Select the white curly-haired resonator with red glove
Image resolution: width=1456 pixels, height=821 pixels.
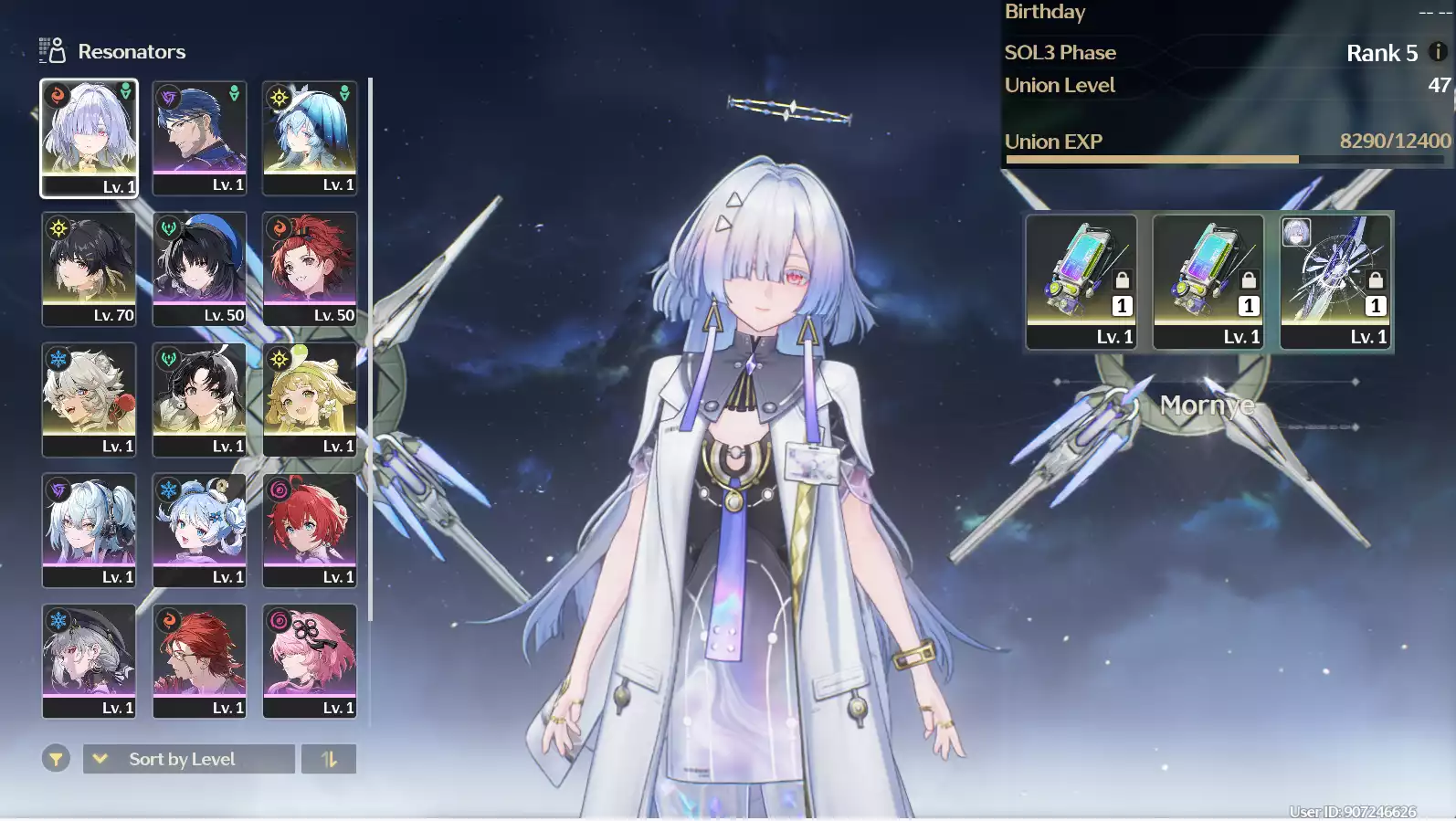tap(89, 399)
